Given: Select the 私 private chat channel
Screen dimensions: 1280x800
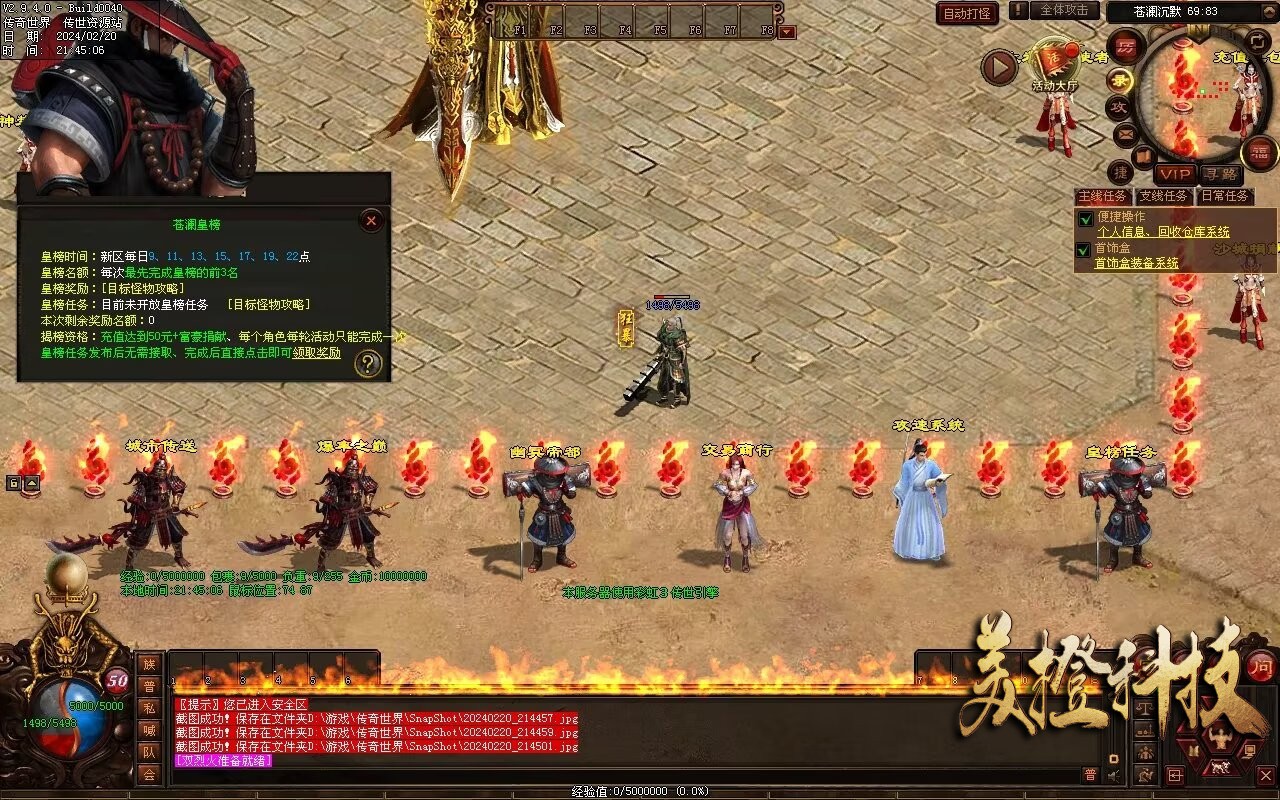Looking at the screenshot, I should 149,708.
